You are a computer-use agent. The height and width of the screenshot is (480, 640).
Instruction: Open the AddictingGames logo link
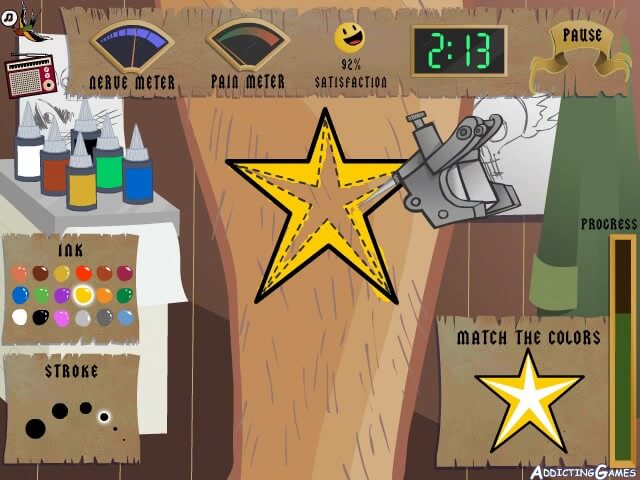pyautogui.click(x=574, y=470)
